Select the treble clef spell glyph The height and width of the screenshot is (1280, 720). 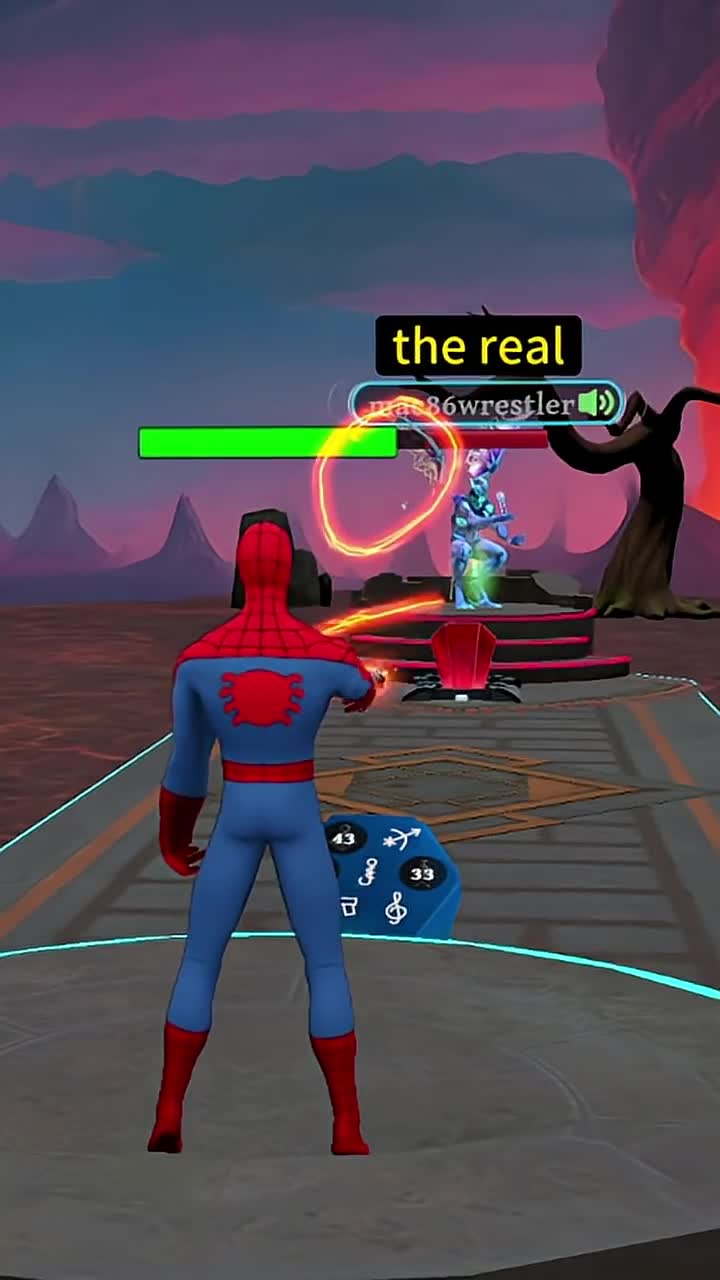pos(396,908)
